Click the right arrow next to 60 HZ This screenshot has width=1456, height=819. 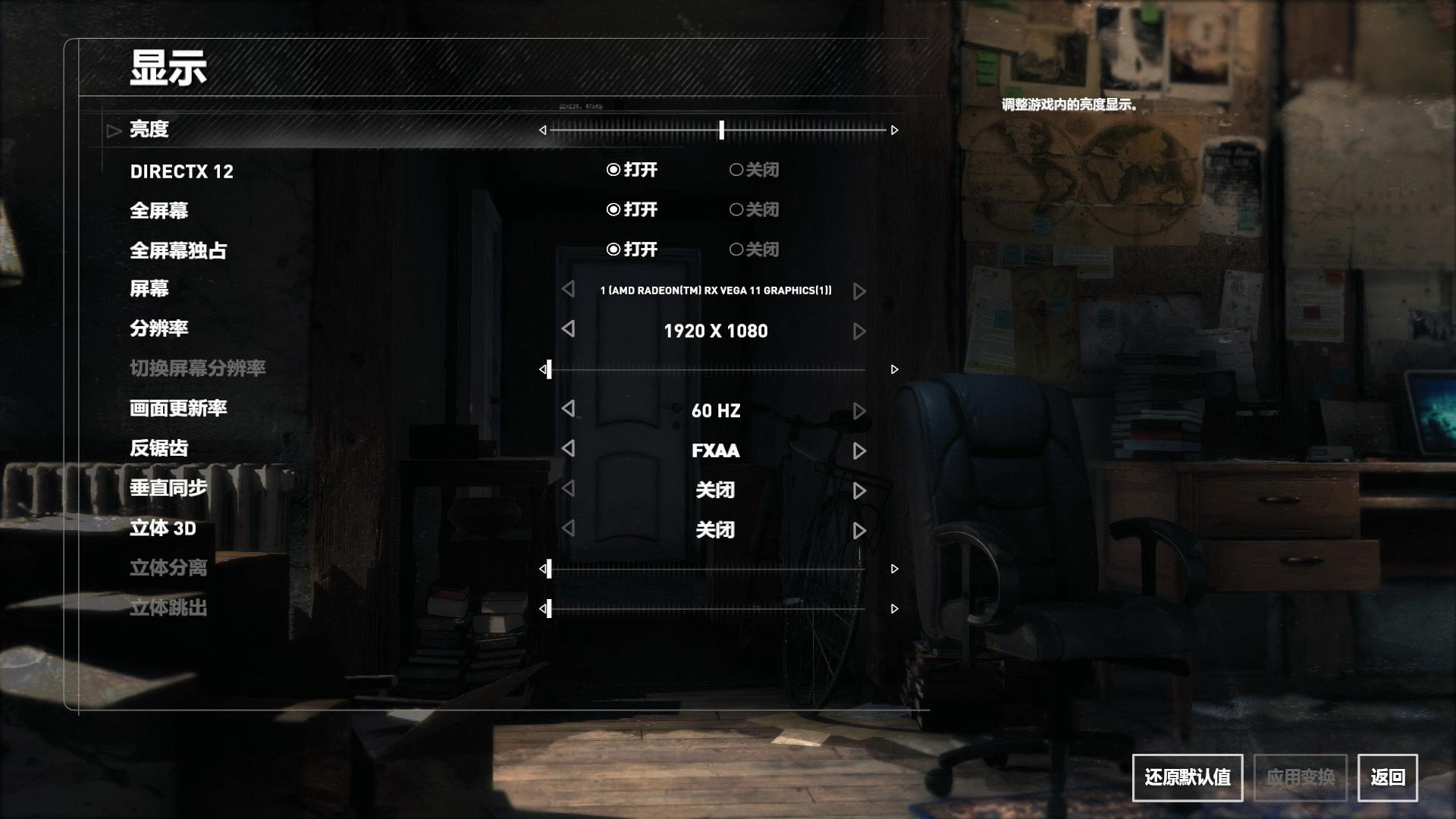pos(859,411)
